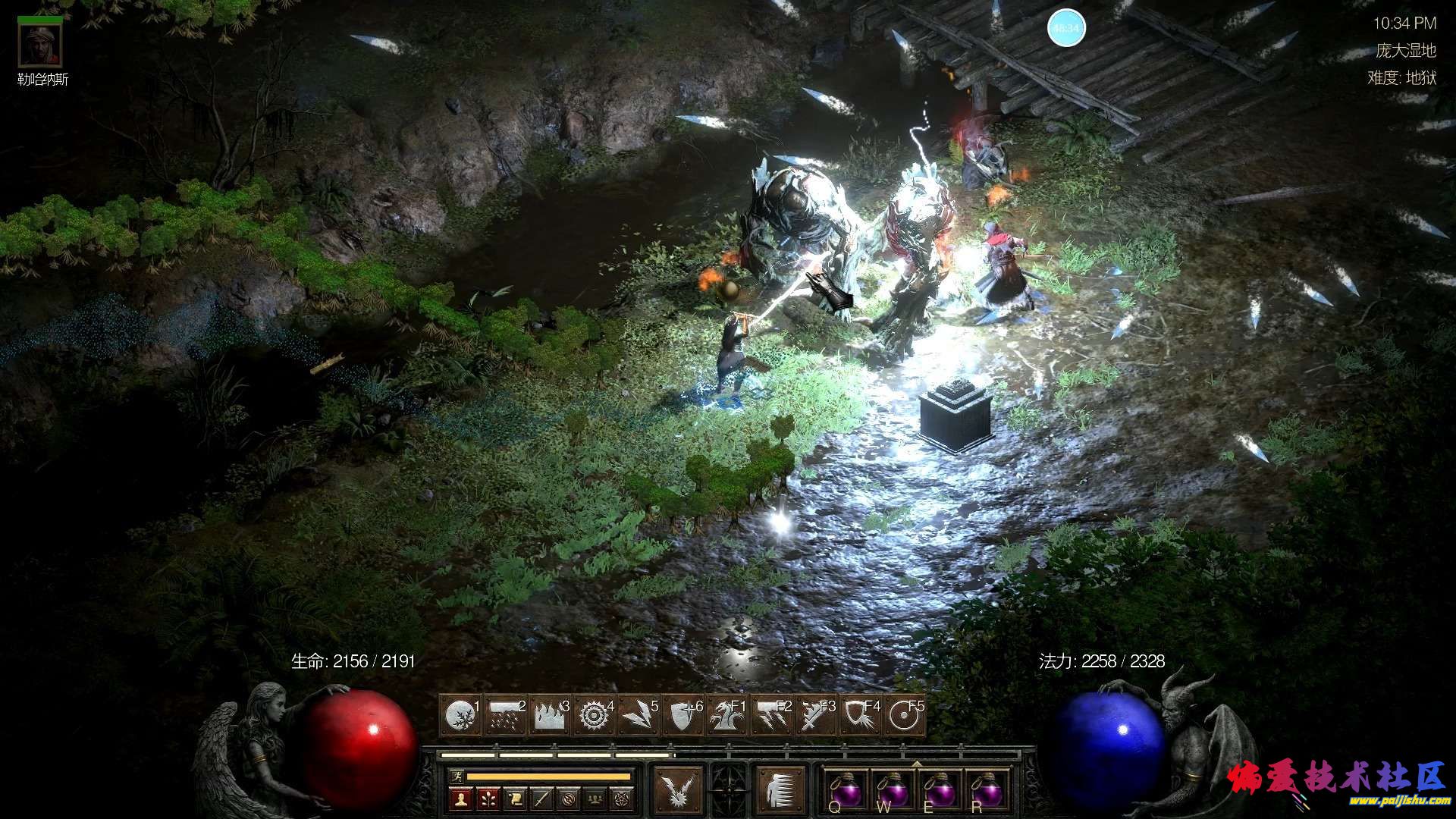The image size is (1456, 819).
Task: Select the snowflake orb skill on hotkey 1
Action: coord(460,715)
